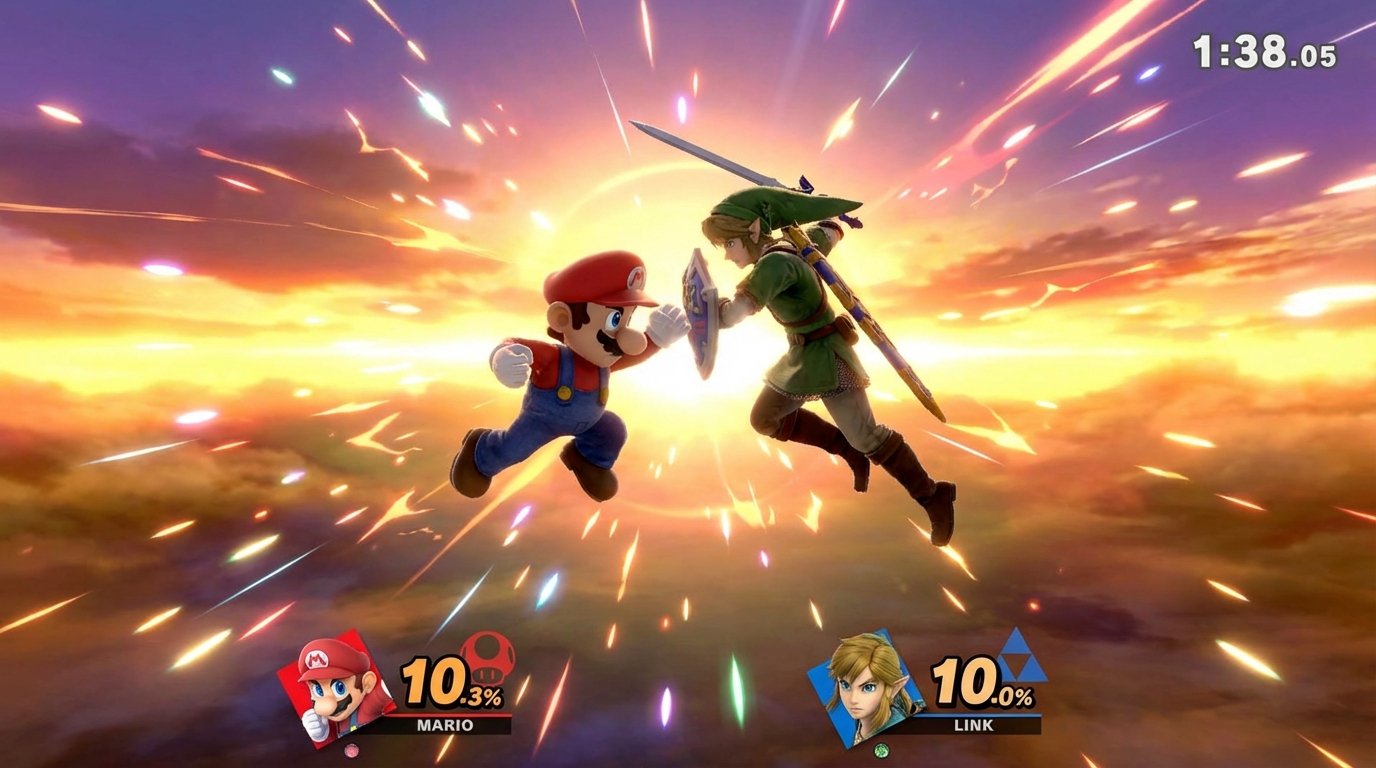Select the red Super Mushroom icon beside Mario's damage

(x=488, y=660)
